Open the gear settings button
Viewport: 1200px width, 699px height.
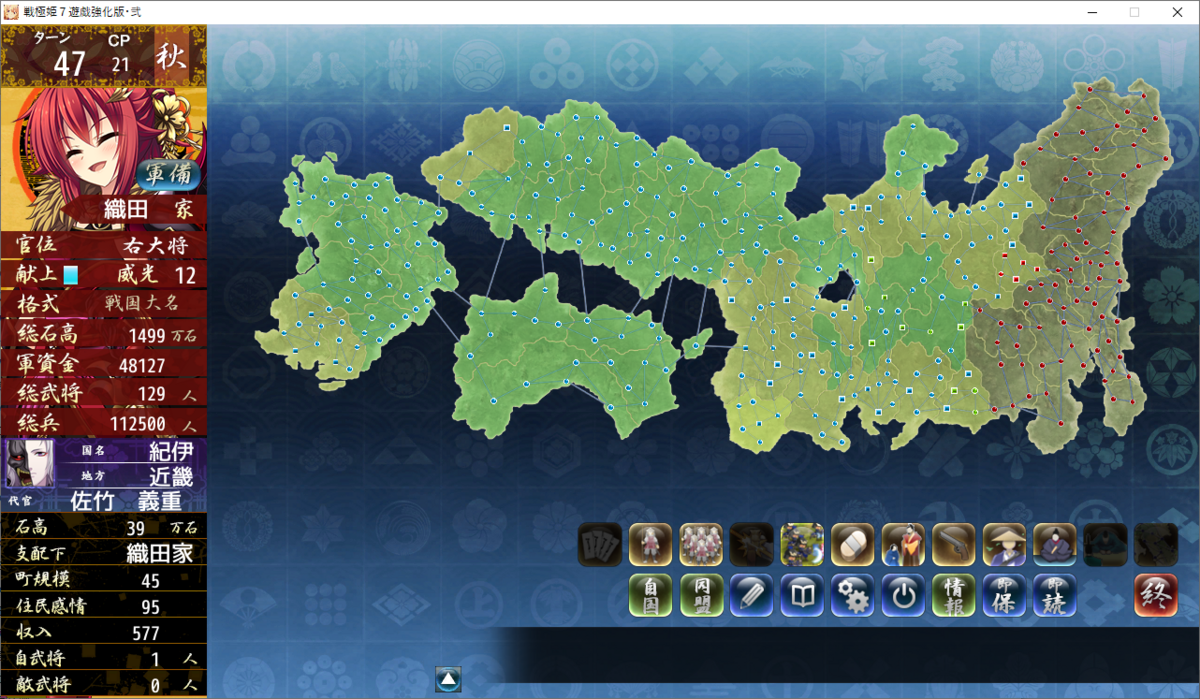(852, 595)
